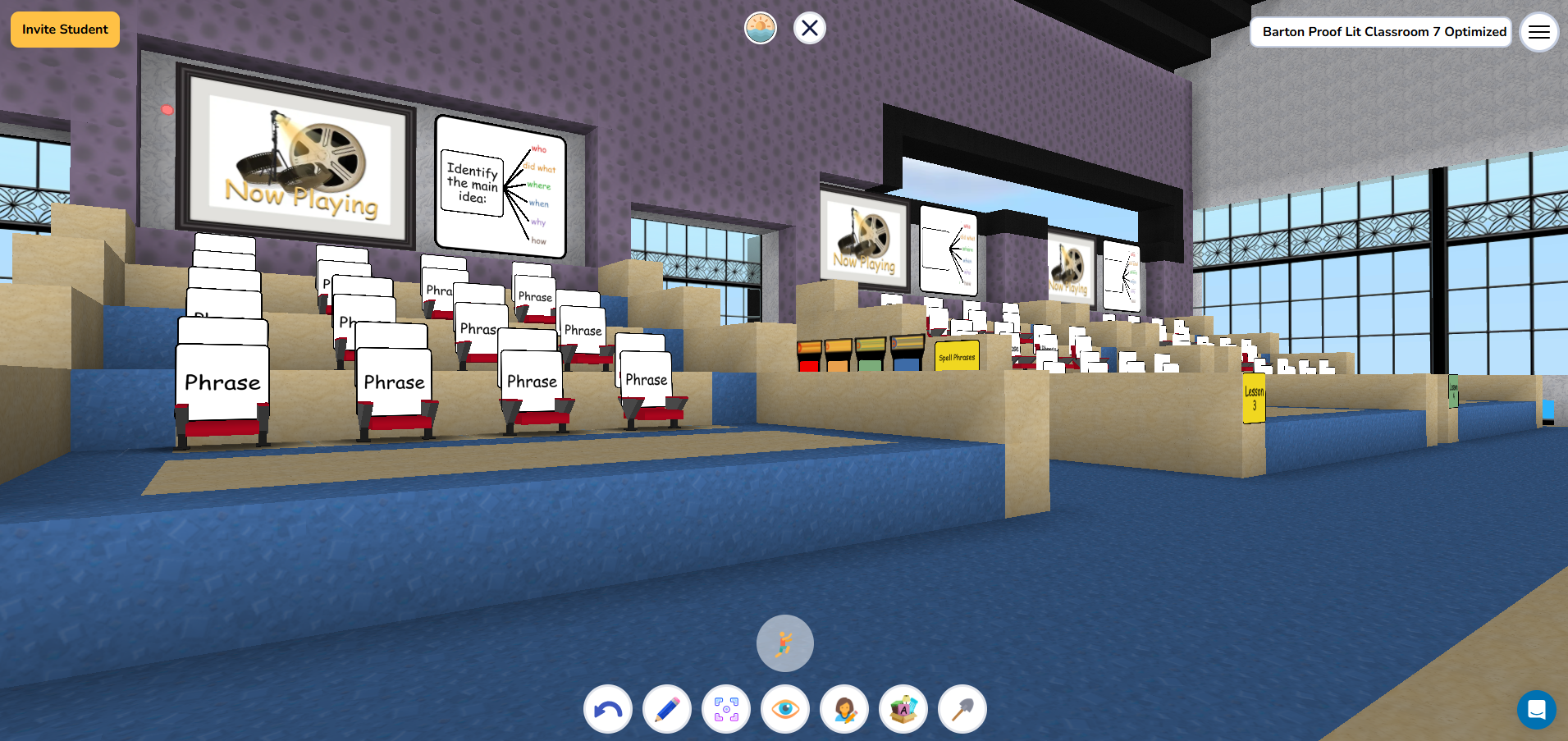
Task: Toggle the sunrise environment setting
Action: (x=759, y=27)
